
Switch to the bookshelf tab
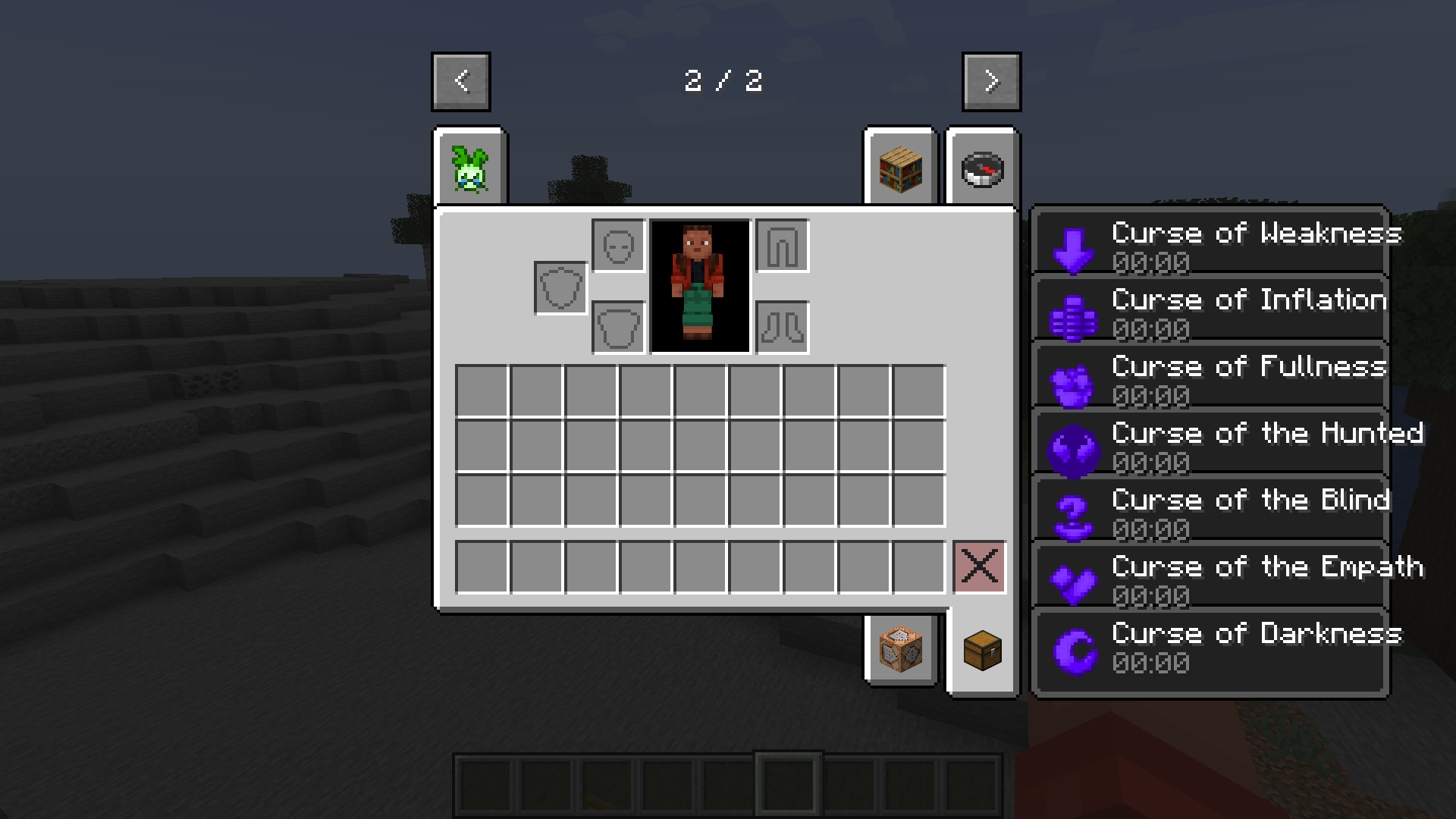(899, 168)
